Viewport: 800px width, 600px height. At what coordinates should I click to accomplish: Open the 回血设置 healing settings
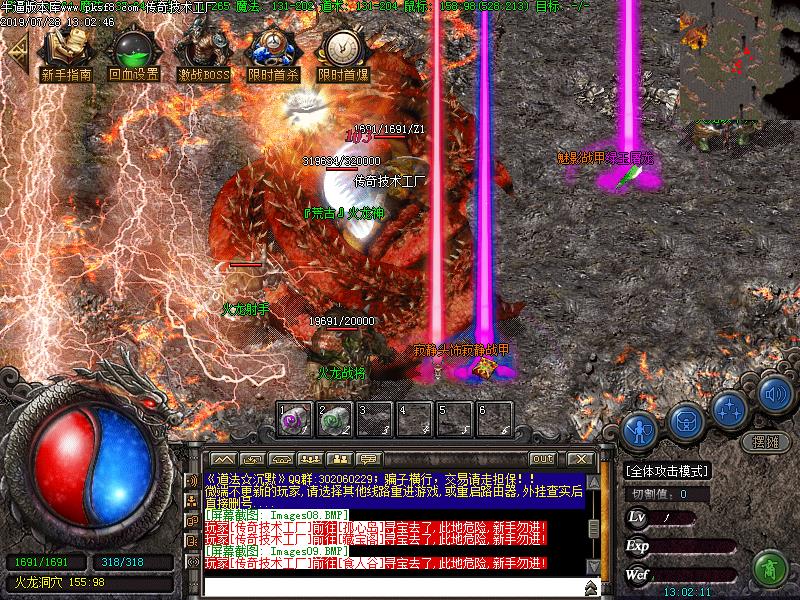pos(133,55)
